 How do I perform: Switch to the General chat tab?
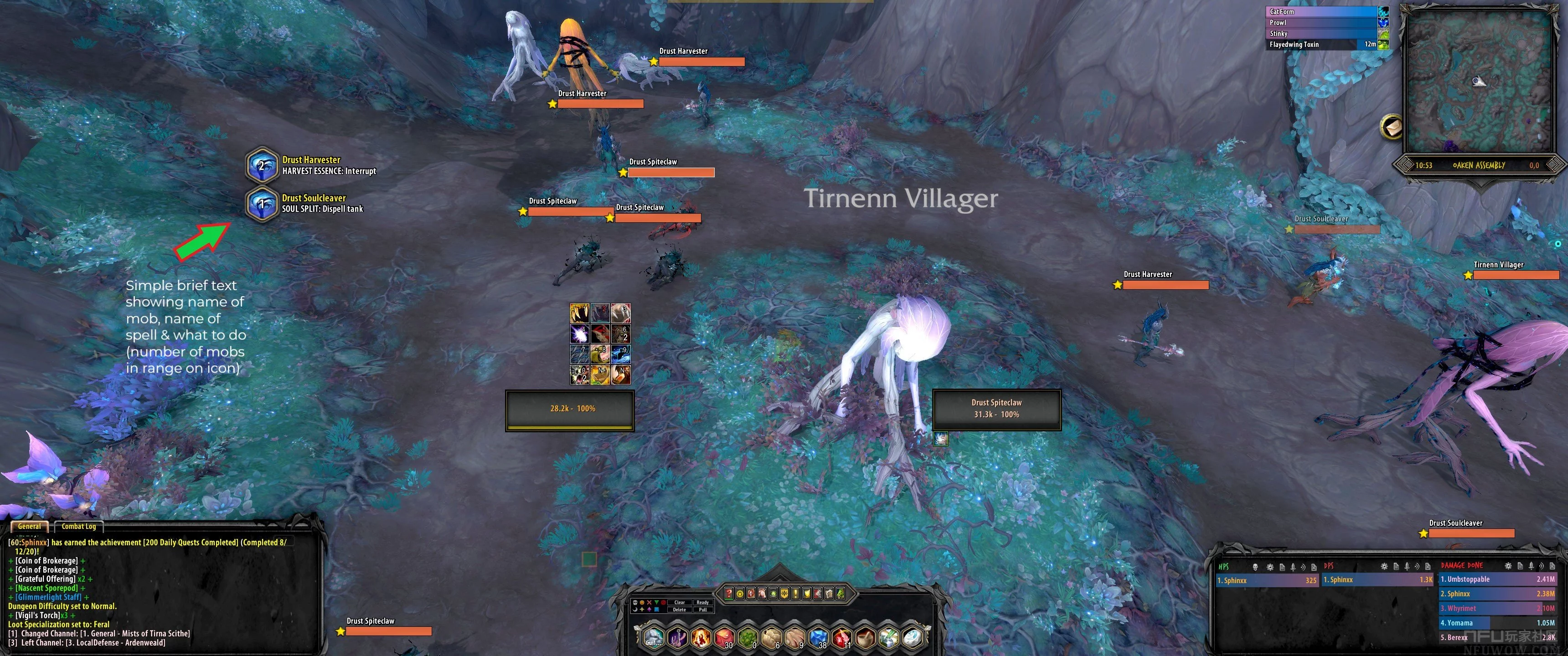coord(29,526)
